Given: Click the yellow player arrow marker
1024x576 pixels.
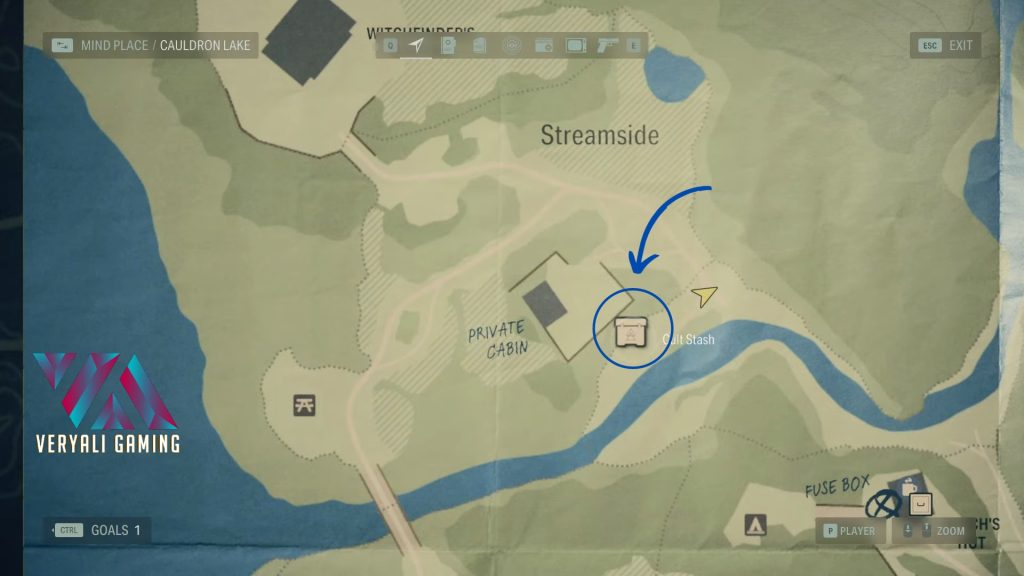Looking at the screenshot, I should [x=705, y=295].
